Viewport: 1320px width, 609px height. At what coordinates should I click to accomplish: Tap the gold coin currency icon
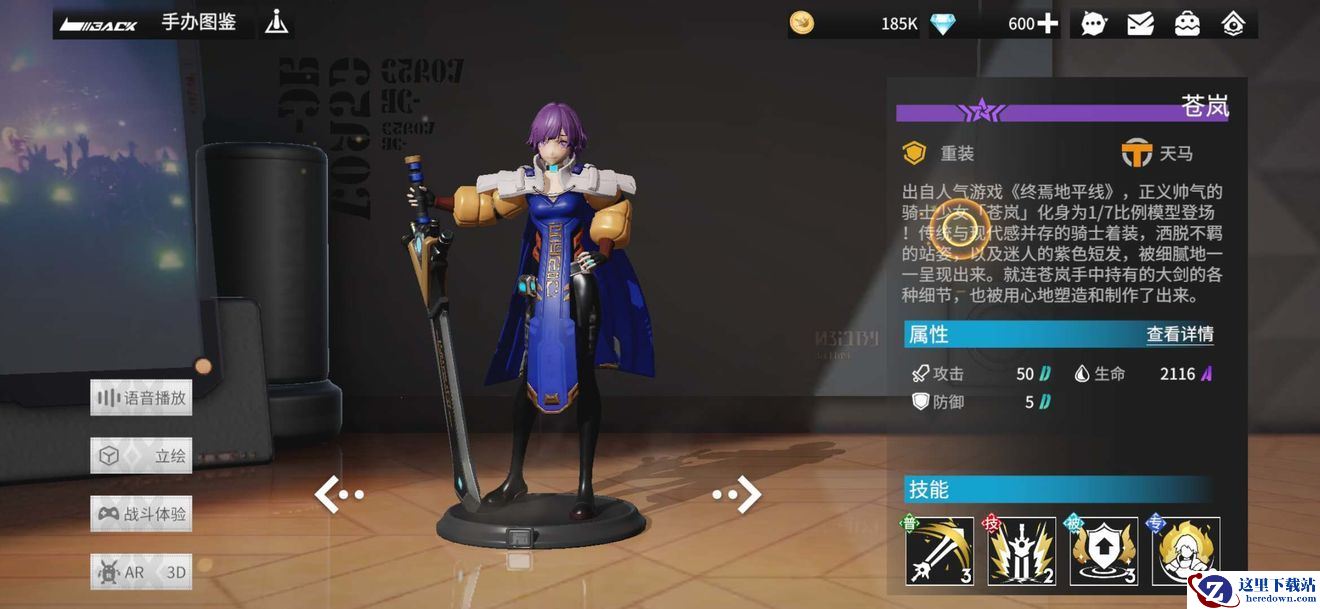pyautogui.click(x=802, y=23)
